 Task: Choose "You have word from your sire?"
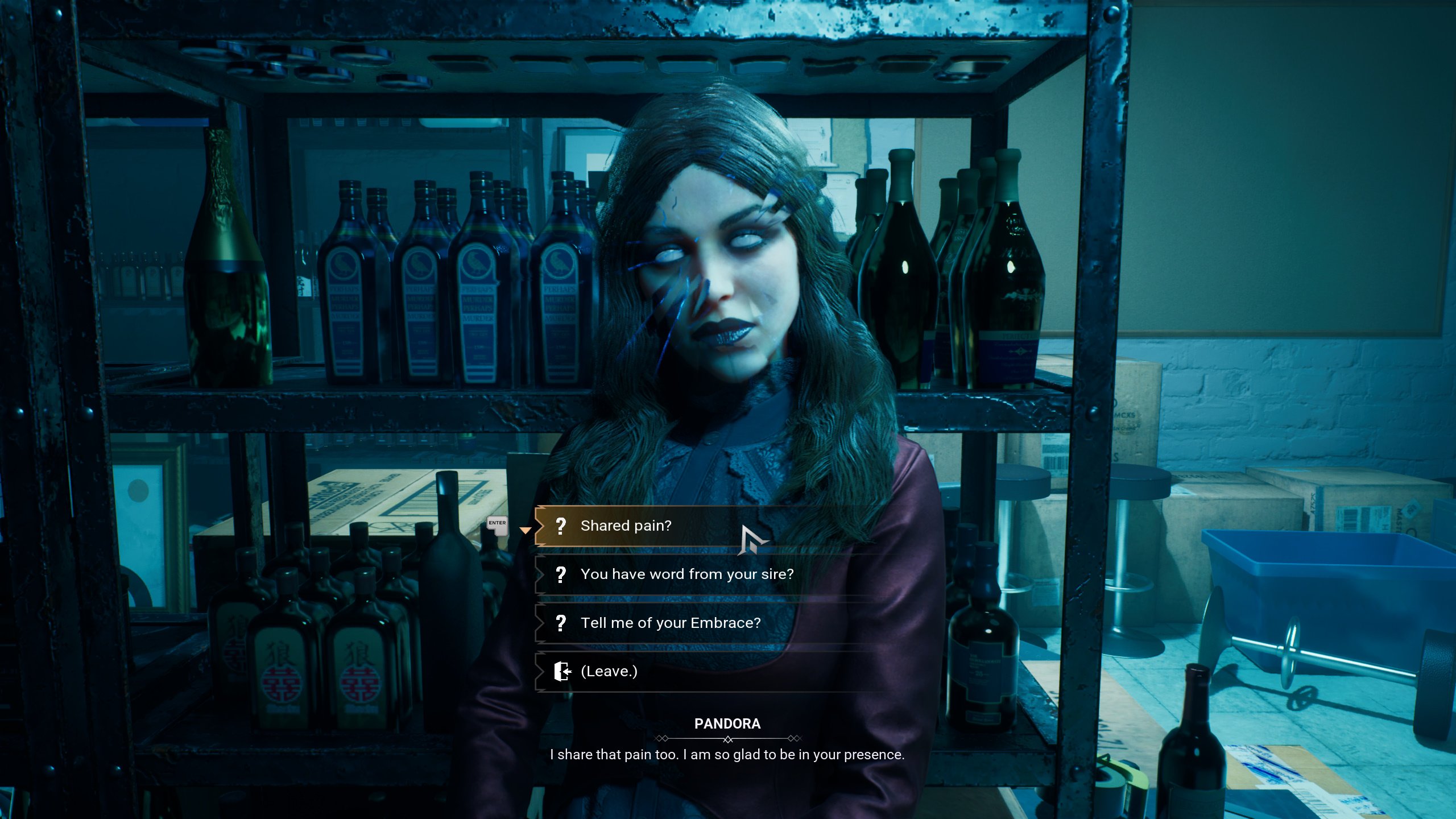click(686, 574)
